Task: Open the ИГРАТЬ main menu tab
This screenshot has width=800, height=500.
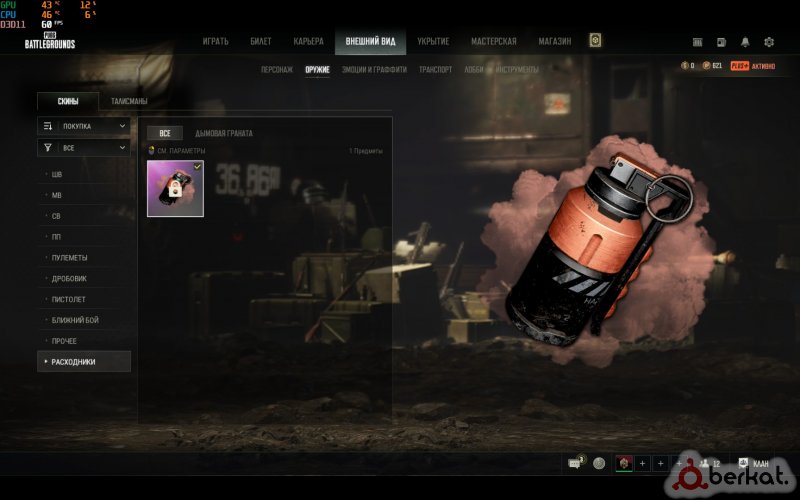Action: click(215, 41)
